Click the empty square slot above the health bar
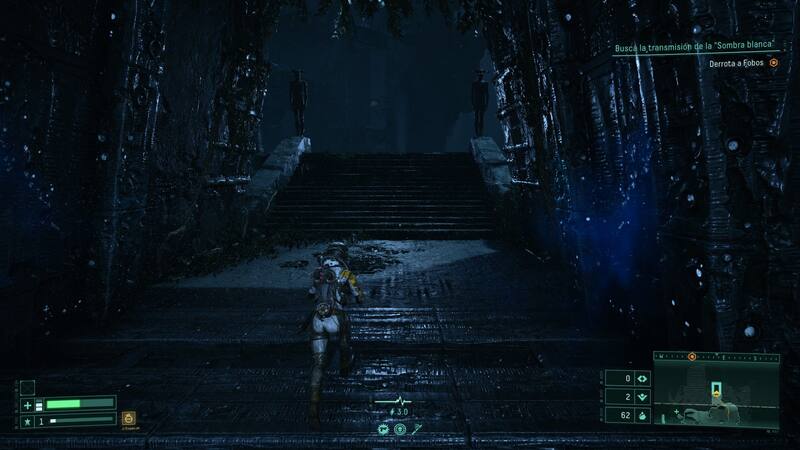800x450 pixels. point(28,387)
